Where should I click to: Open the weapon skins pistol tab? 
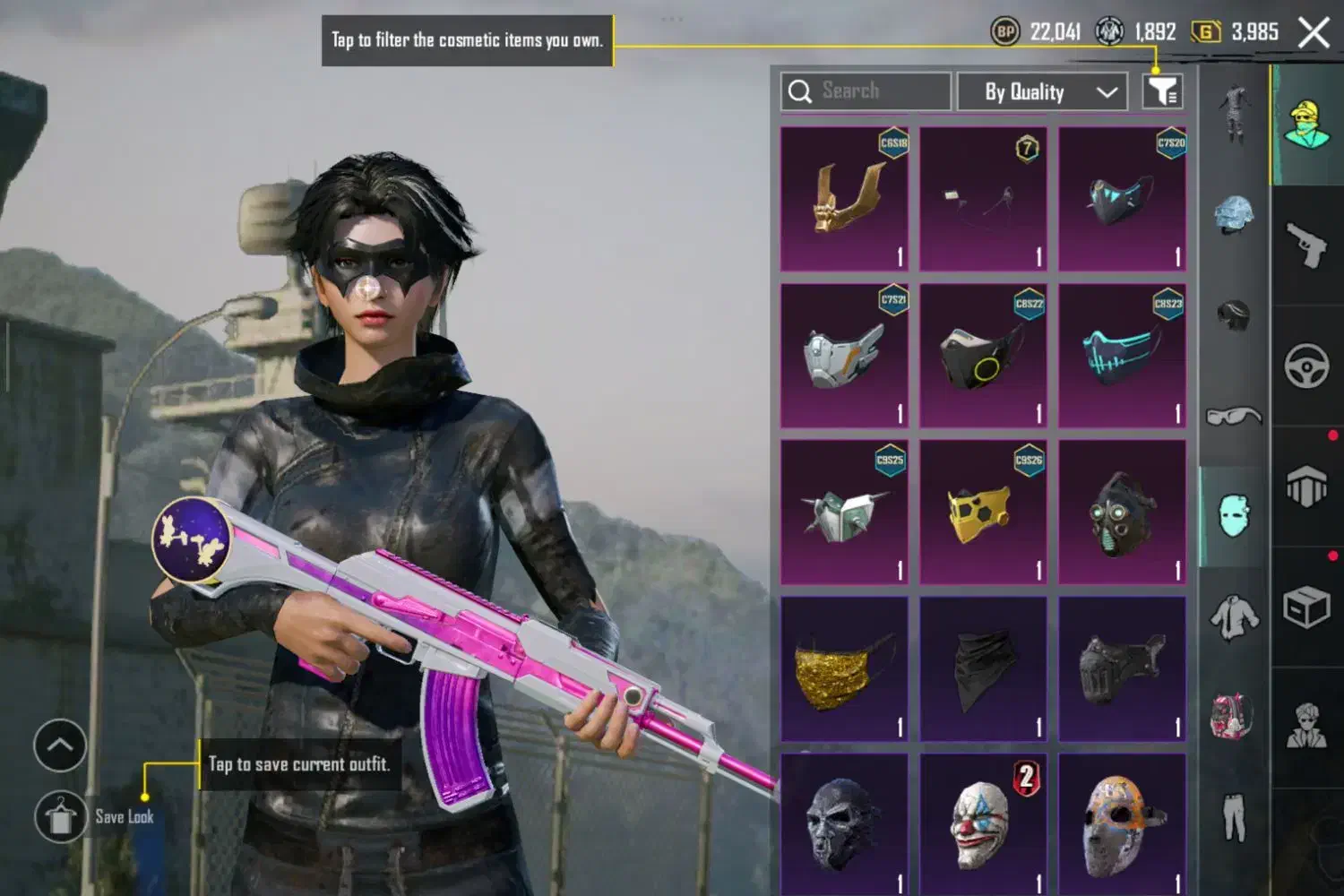coord(1306,244)
